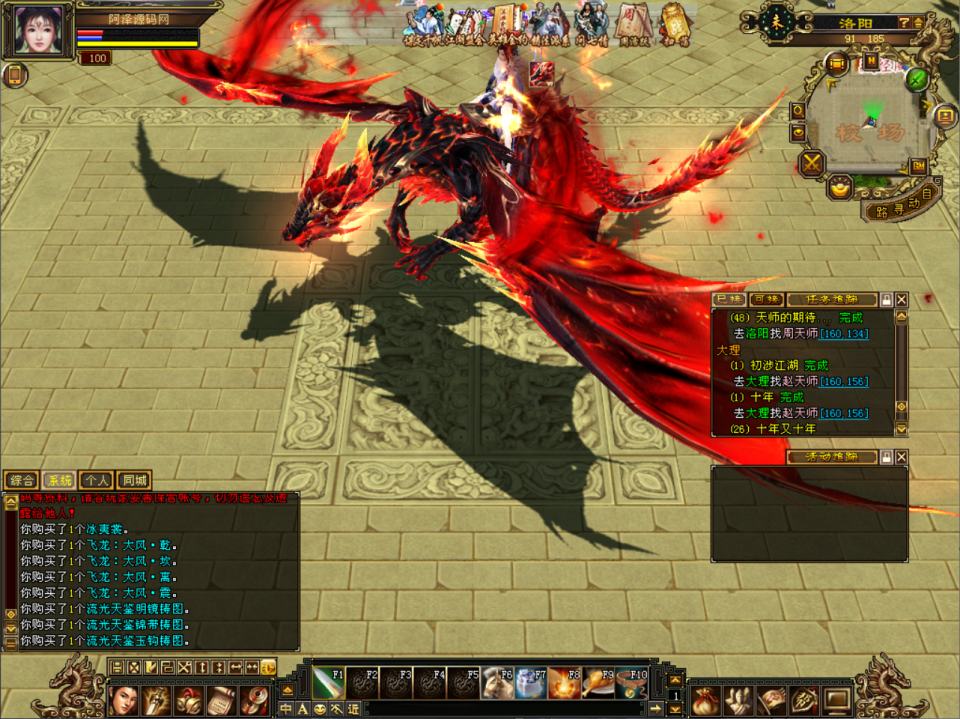Open the gold ingot shop icon
This screenshot has height=719, width=960.
[x=840, y=186]
